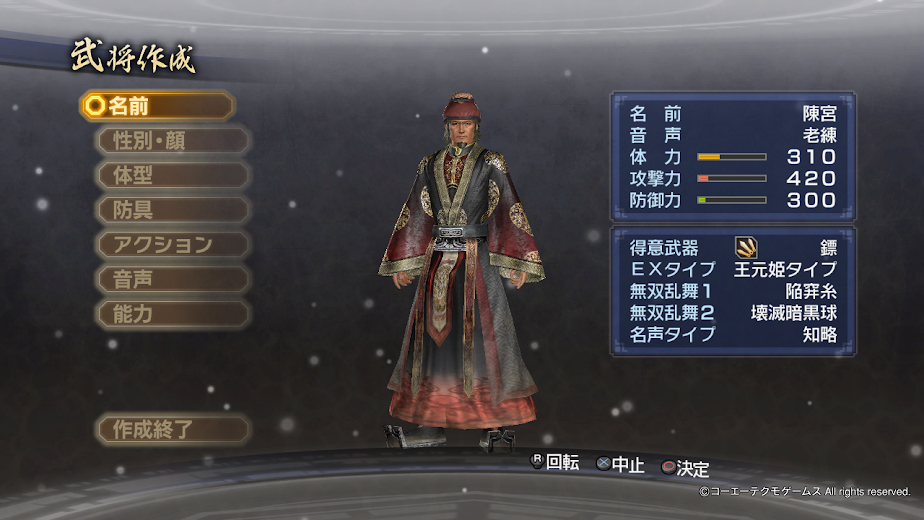The height and width of the screenshot is (520, 924).
Task: Open the 防具 armor menu
Action: (x=172, y=210)
